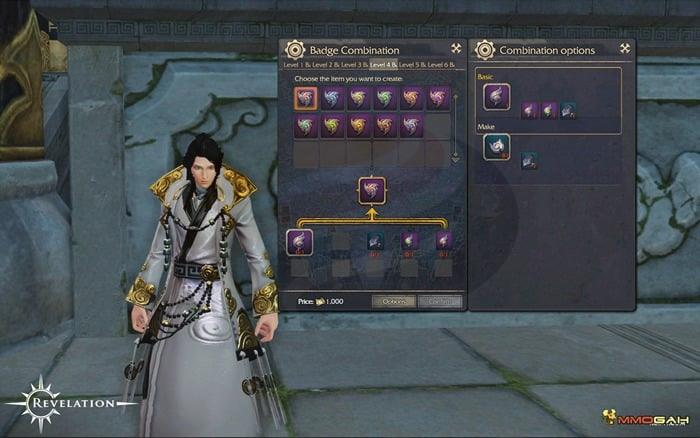Screen dimensions: 700x438
Task: Select the large framed ingredient badge slot
Action: tap(300, 243)
